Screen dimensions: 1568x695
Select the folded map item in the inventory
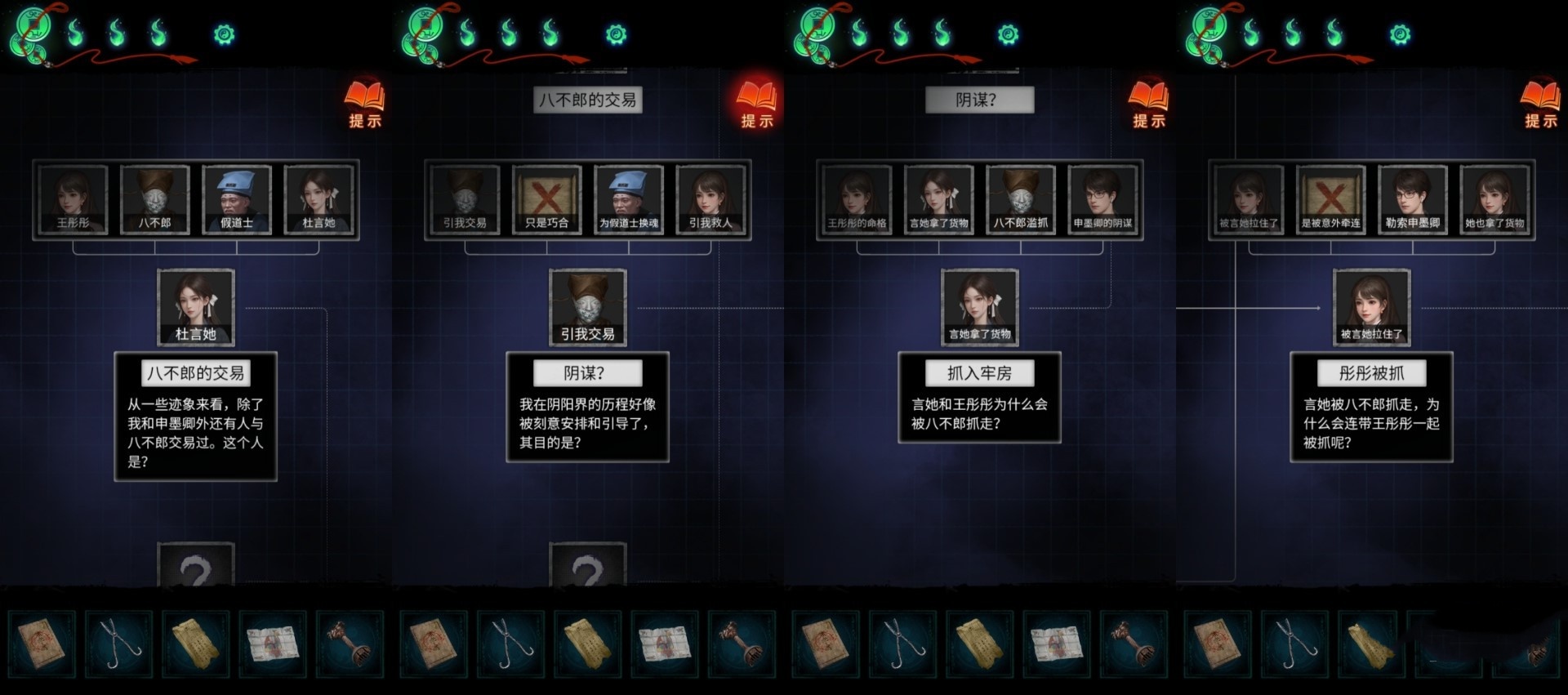tap(272, 644)
